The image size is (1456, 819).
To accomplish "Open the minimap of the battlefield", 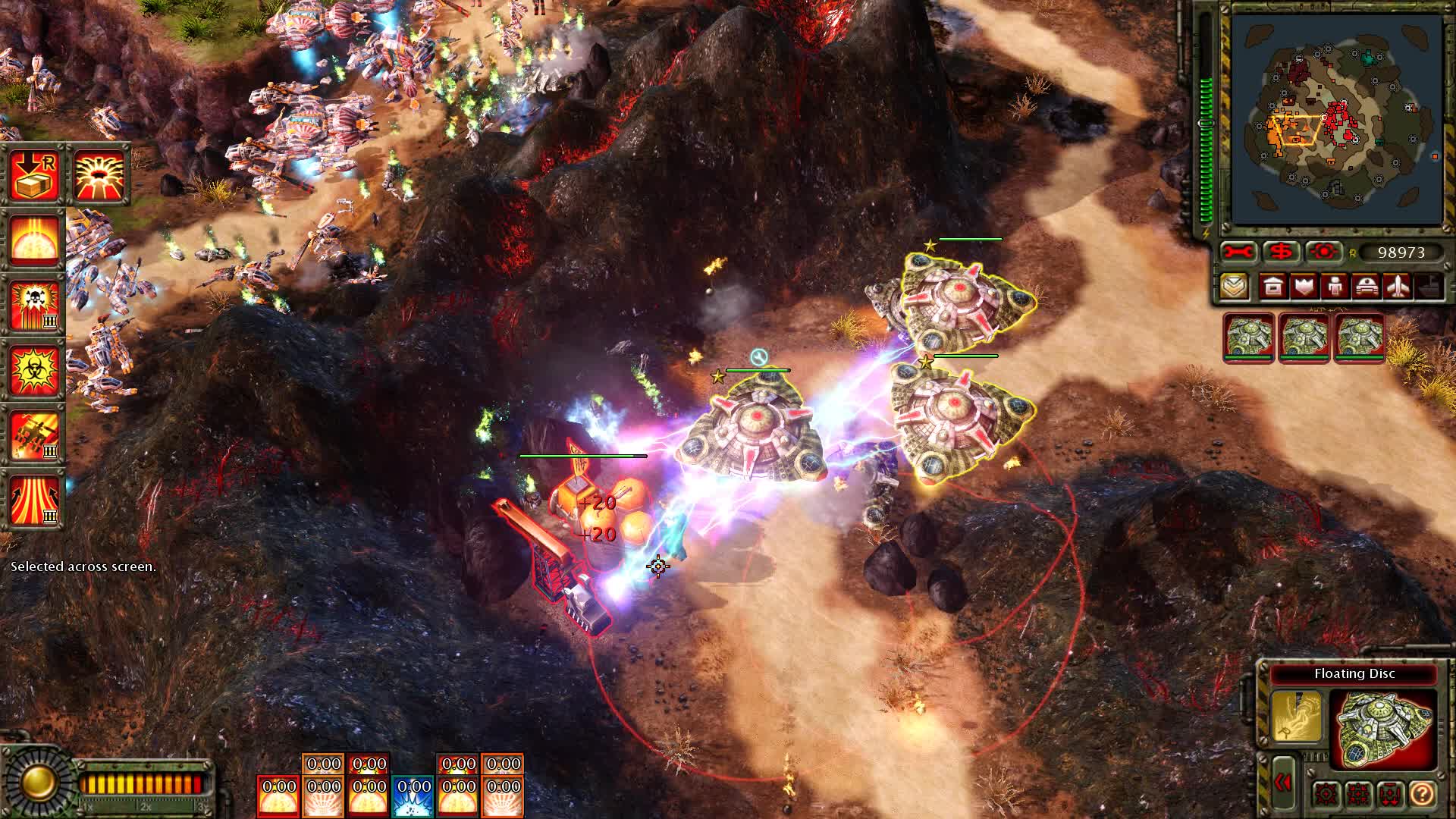I will [1336, 120].
